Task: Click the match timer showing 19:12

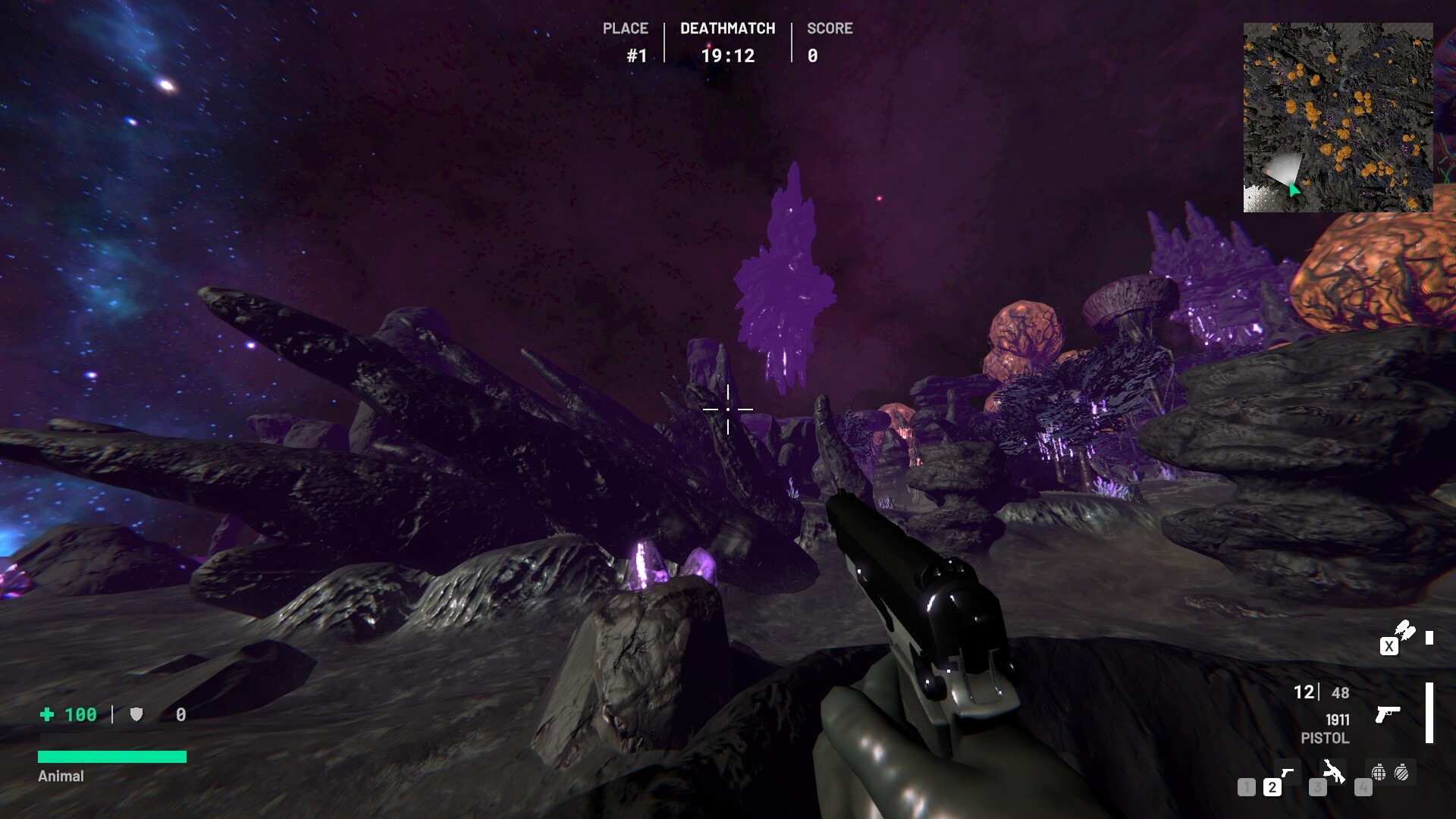Action: (727, 55)
